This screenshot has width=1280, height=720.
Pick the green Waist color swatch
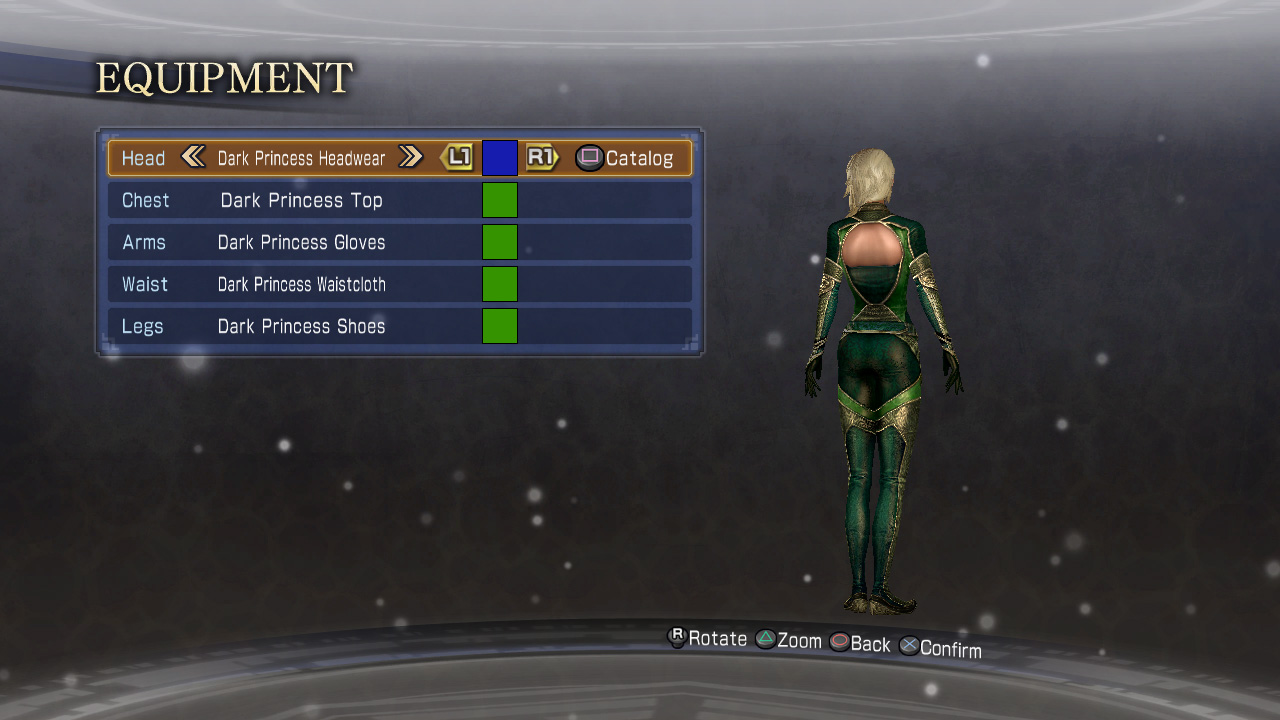[x=500, y=284]
